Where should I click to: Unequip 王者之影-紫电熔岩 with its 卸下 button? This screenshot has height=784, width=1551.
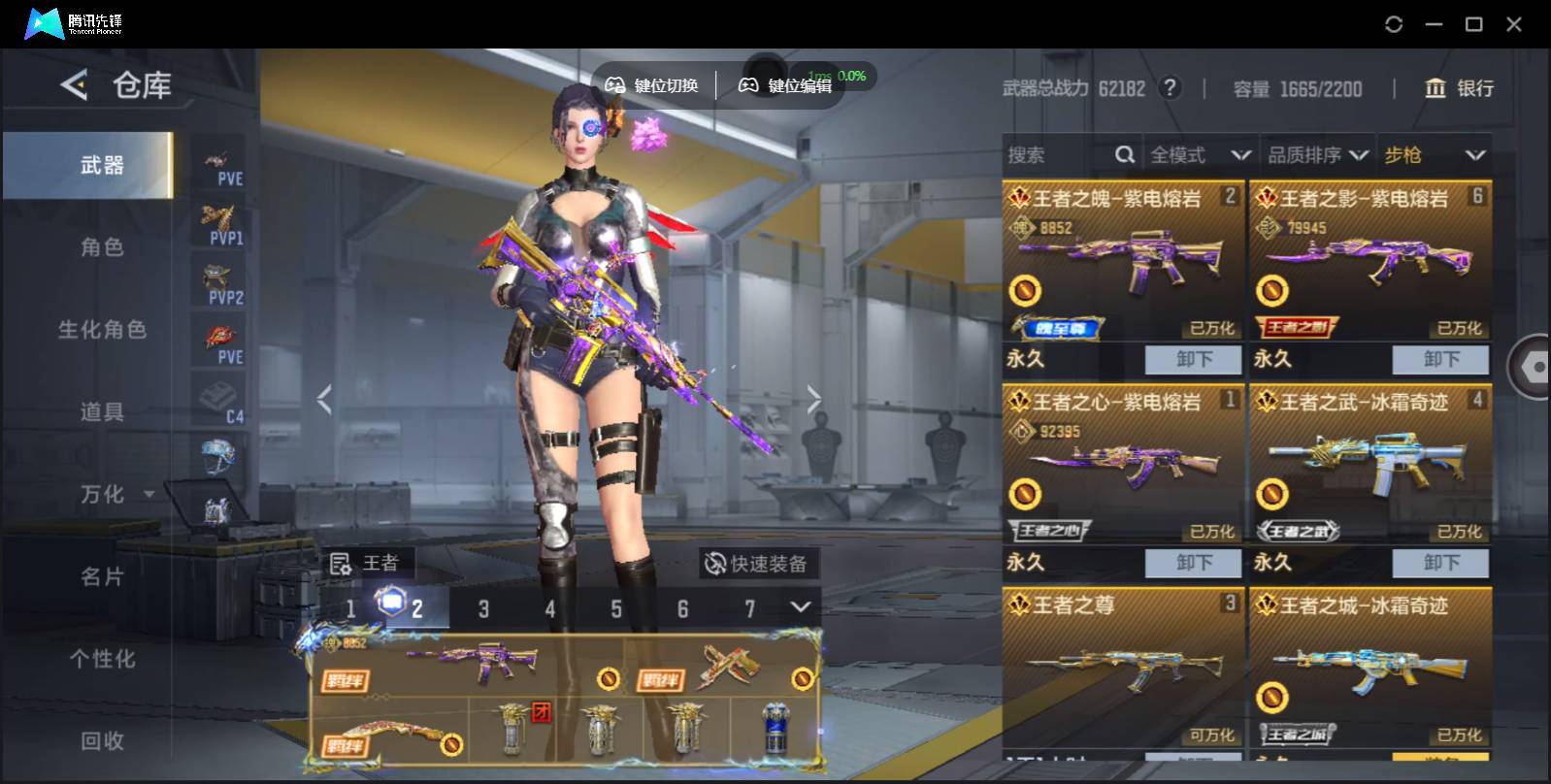1440,359
